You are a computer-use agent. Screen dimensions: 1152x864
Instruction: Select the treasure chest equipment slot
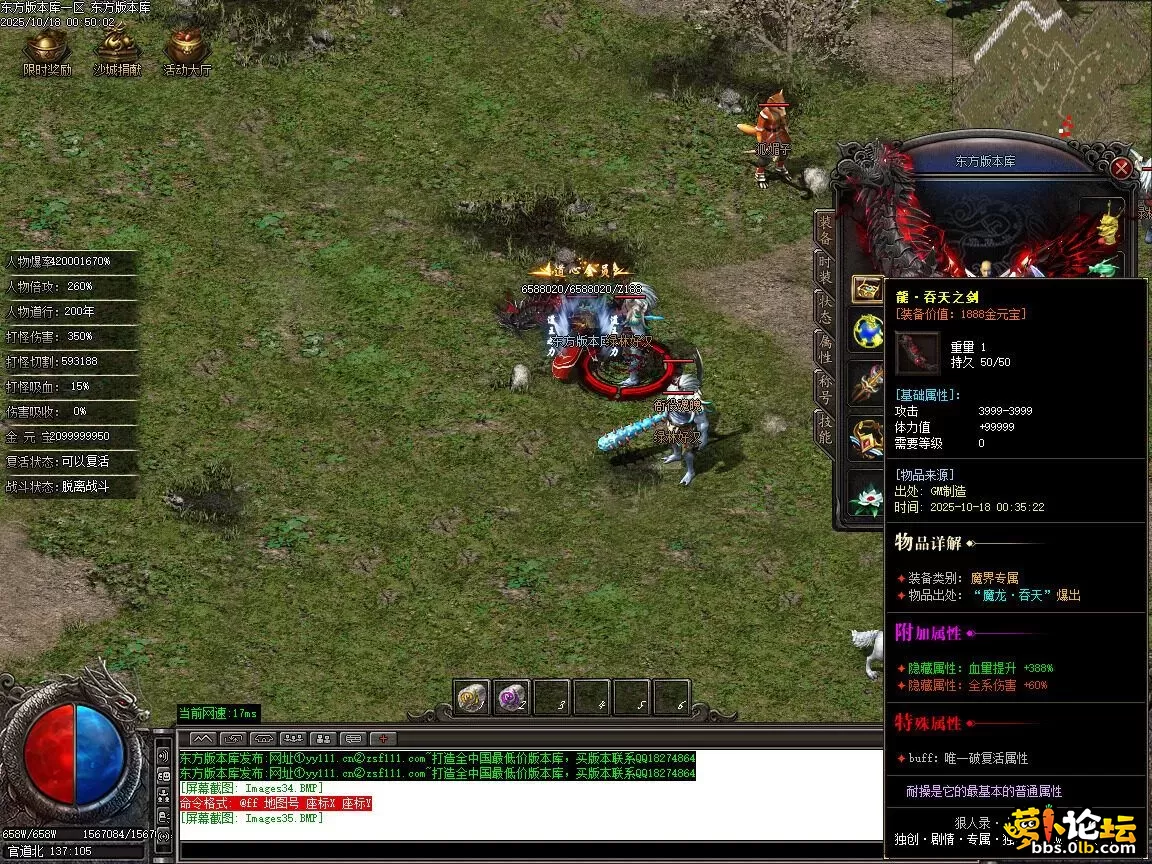(866, 288)
